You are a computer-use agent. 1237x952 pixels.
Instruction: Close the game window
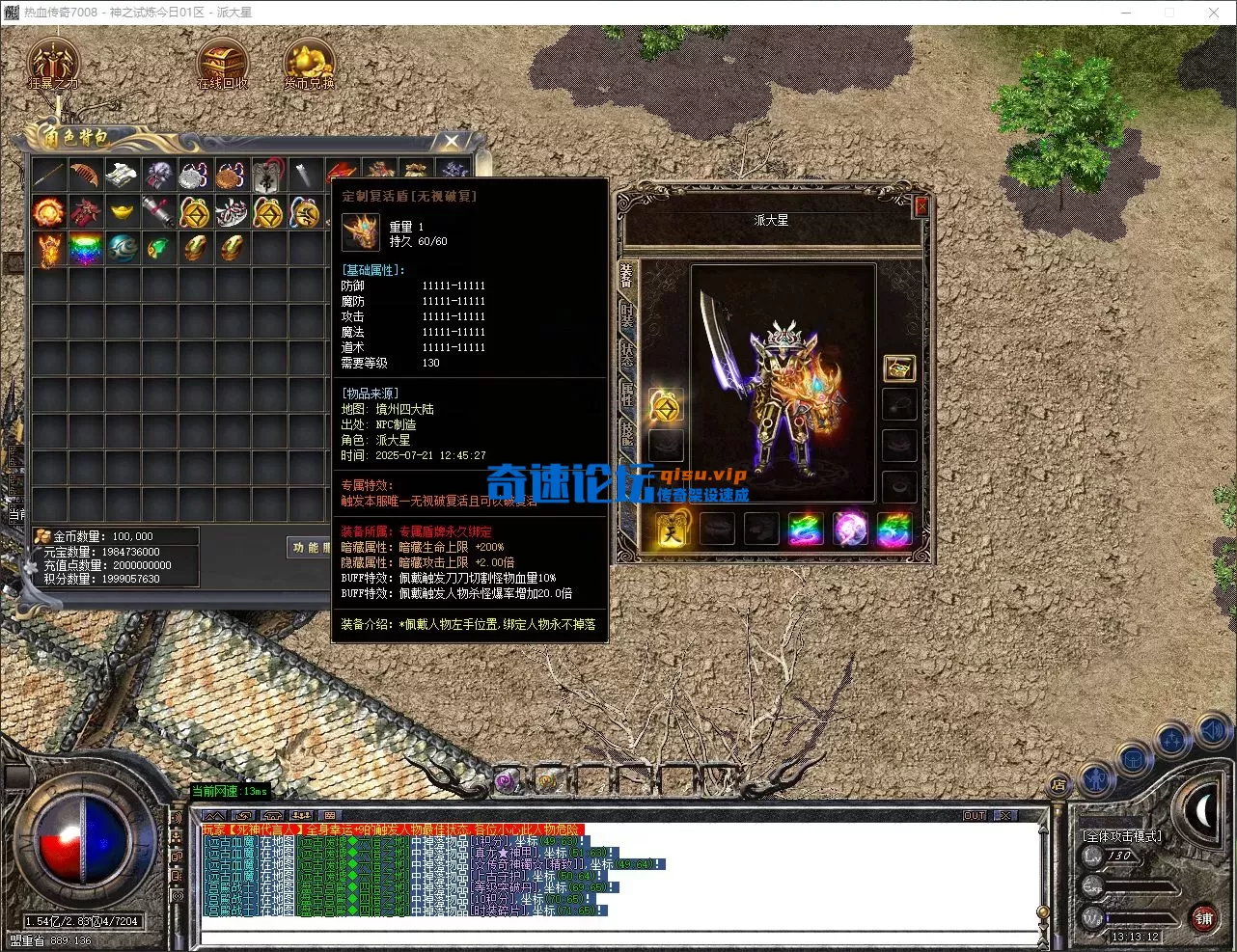coord(1214,13)
